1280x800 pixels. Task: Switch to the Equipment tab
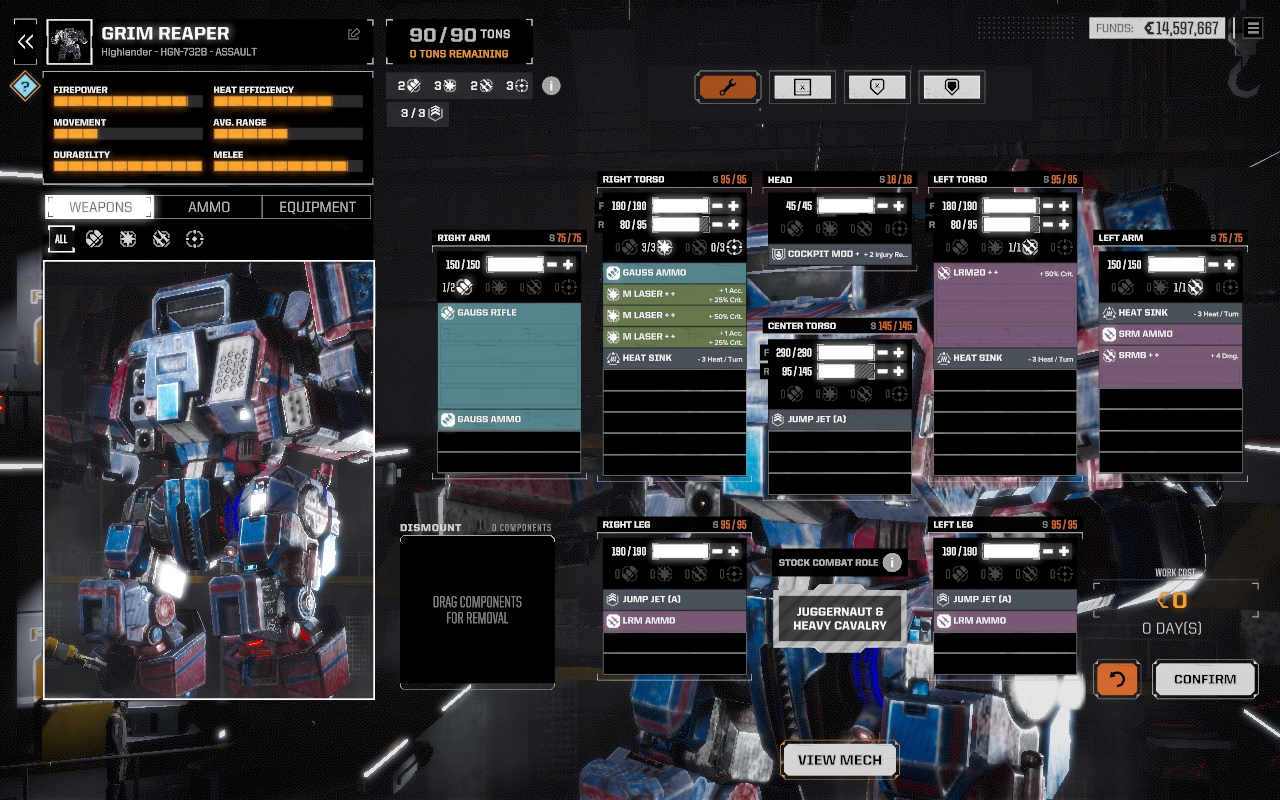click(x=317, y=207)
